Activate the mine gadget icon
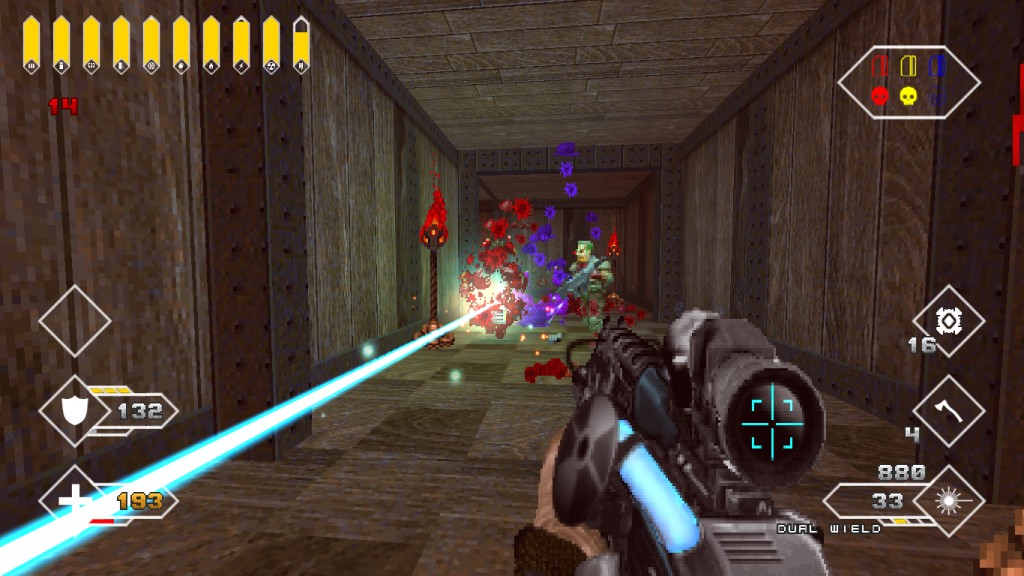This screenshot has width=1024, height=576. 948,321
